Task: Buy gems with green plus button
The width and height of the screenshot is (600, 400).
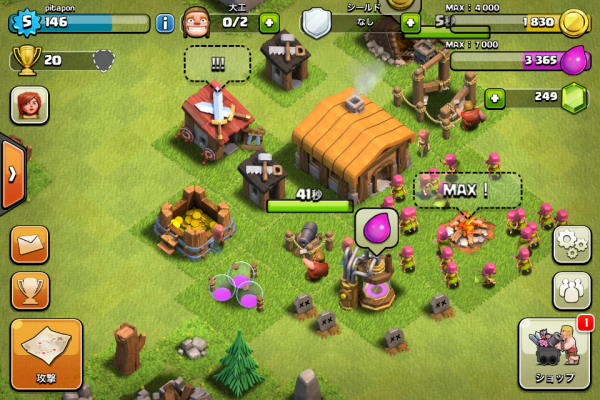Action: pyautogui.click(x=494, y=97)
